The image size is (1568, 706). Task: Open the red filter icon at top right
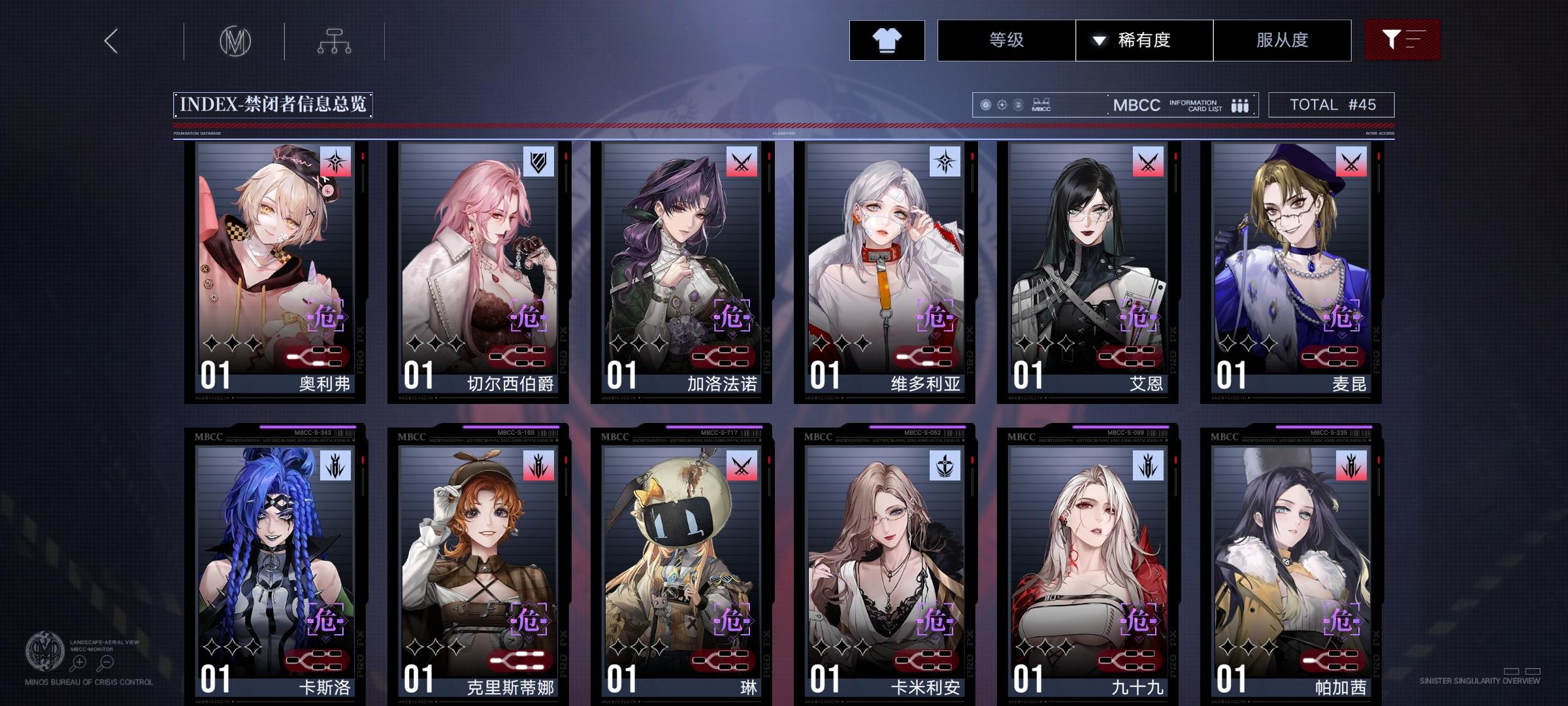[1402, 40]
